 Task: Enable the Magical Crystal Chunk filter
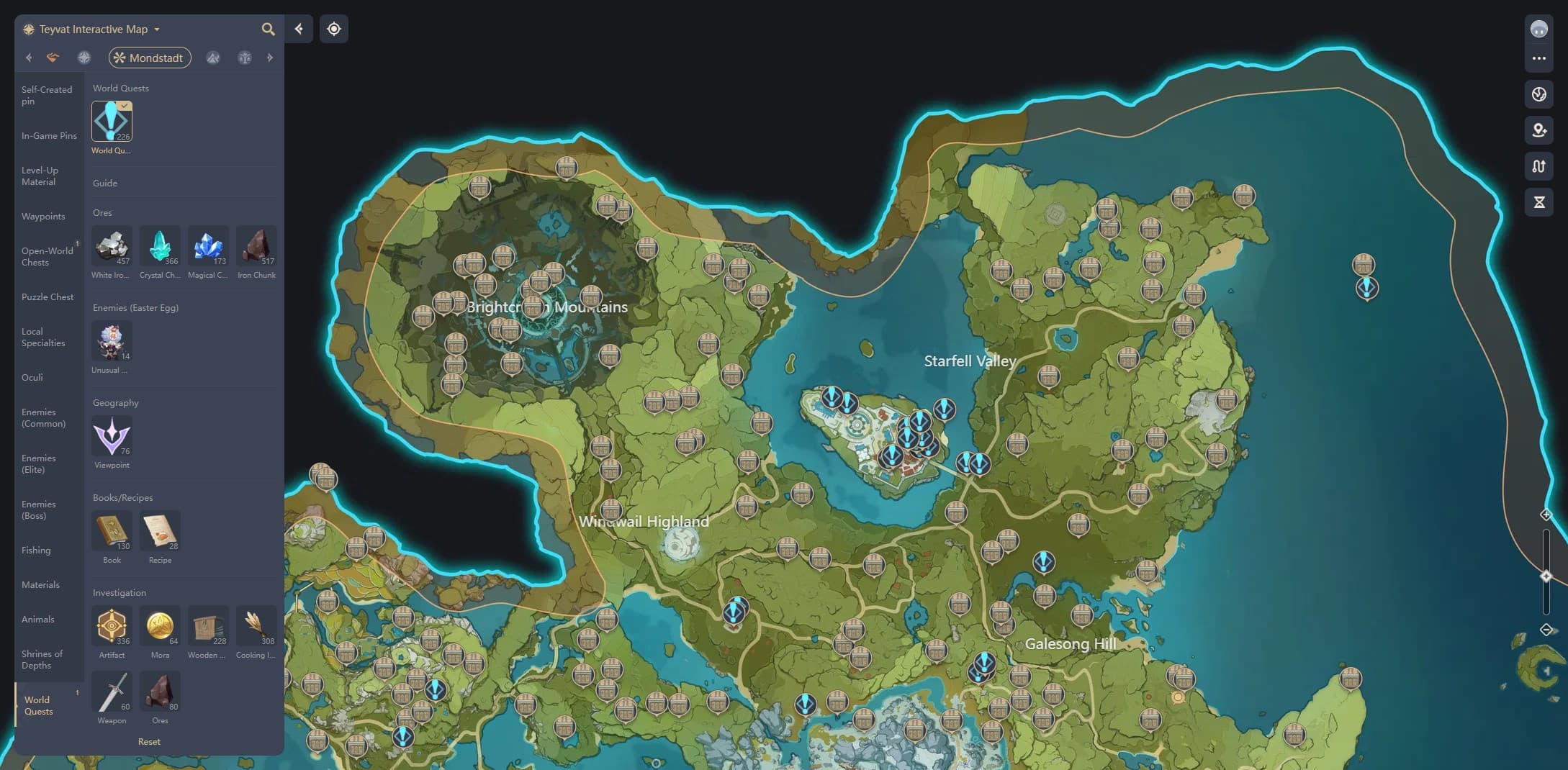[x=208, y=246]
